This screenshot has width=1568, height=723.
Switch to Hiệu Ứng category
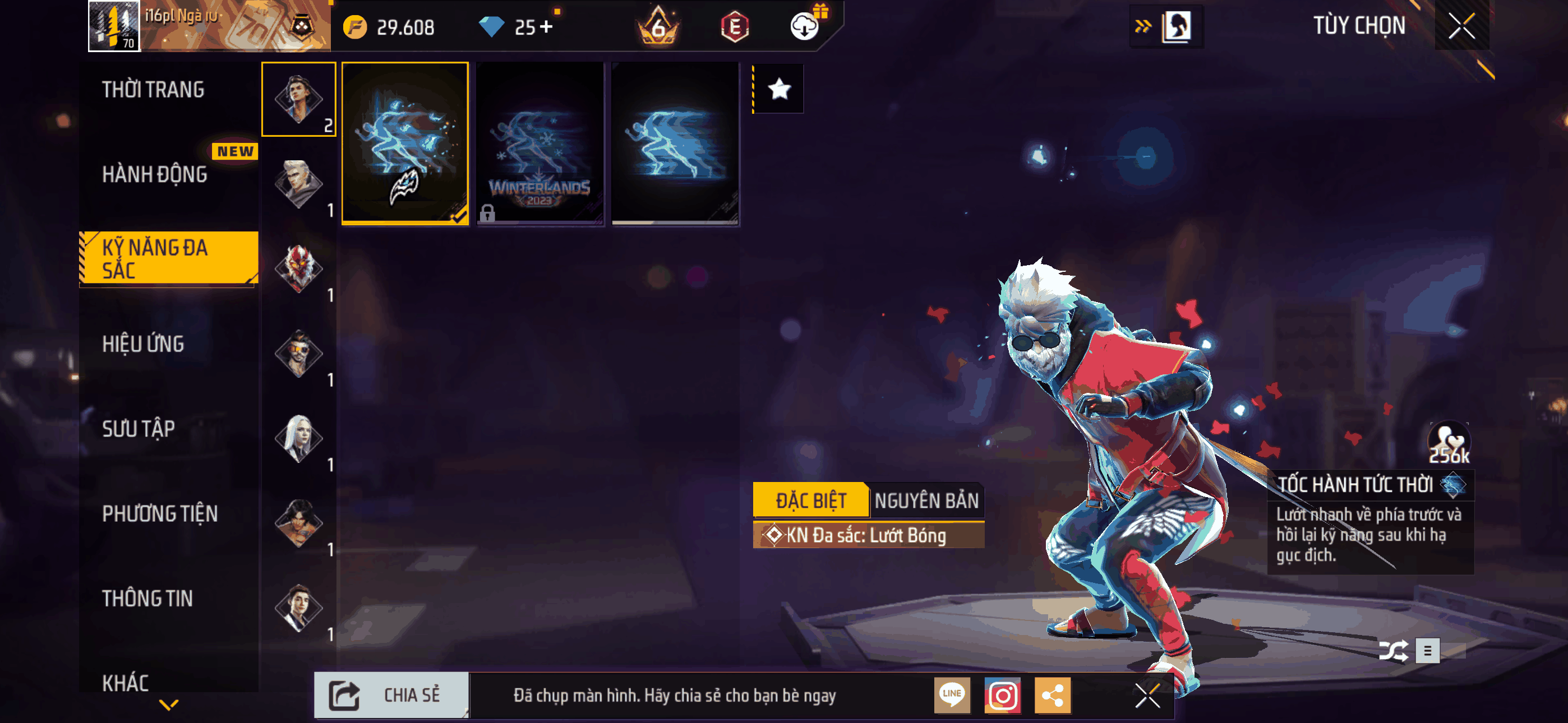(x=143, y=345)
